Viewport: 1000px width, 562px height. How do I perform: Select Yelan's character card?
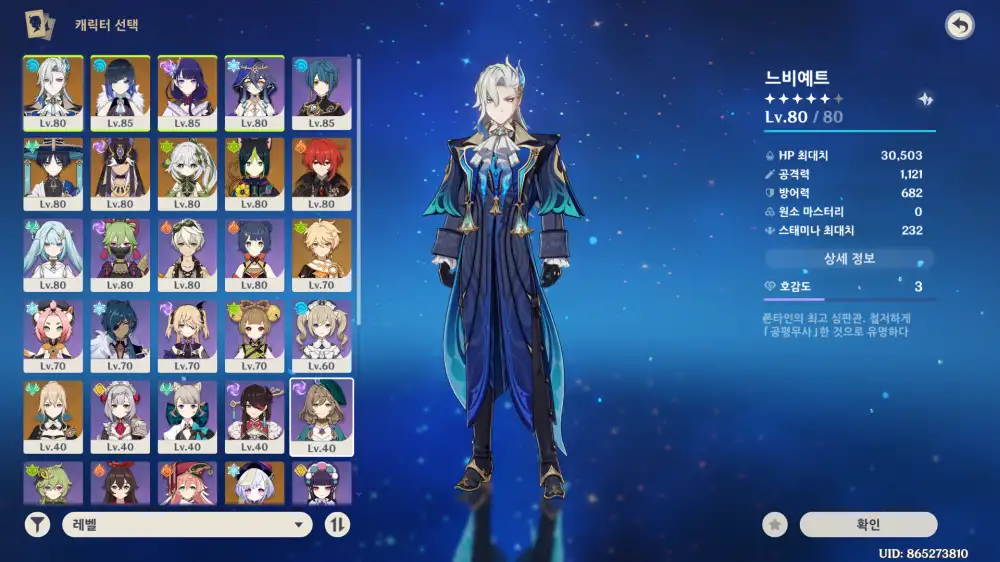point(121,93)
